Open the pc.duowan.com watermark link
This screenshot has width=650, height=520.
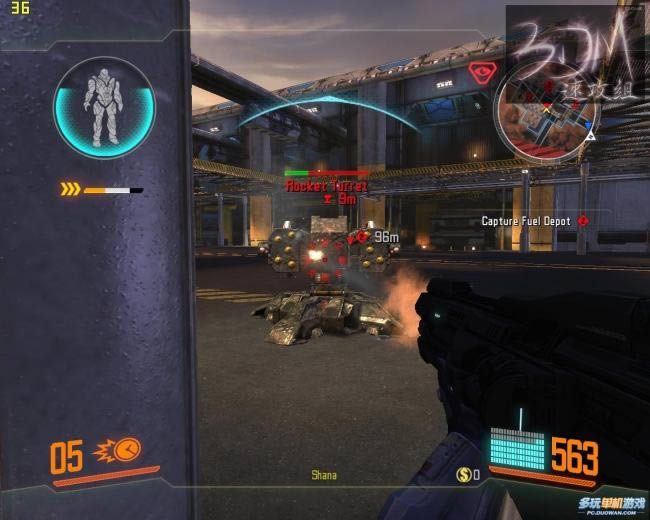pos(610,507)
